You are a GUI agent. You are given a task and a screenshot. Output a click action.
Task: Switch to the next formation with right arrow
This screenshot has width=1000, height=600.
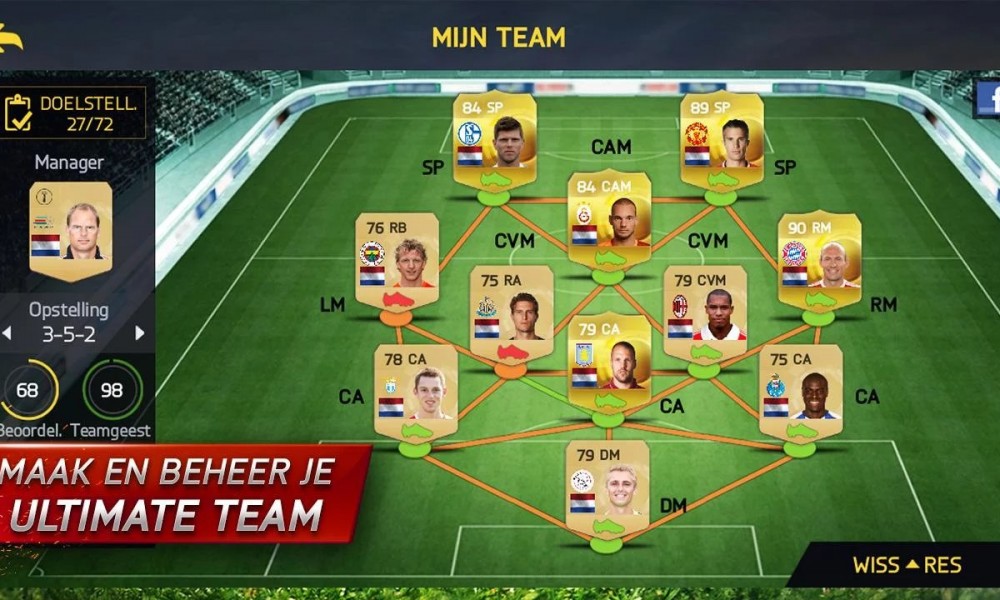[x=139, y=333]
